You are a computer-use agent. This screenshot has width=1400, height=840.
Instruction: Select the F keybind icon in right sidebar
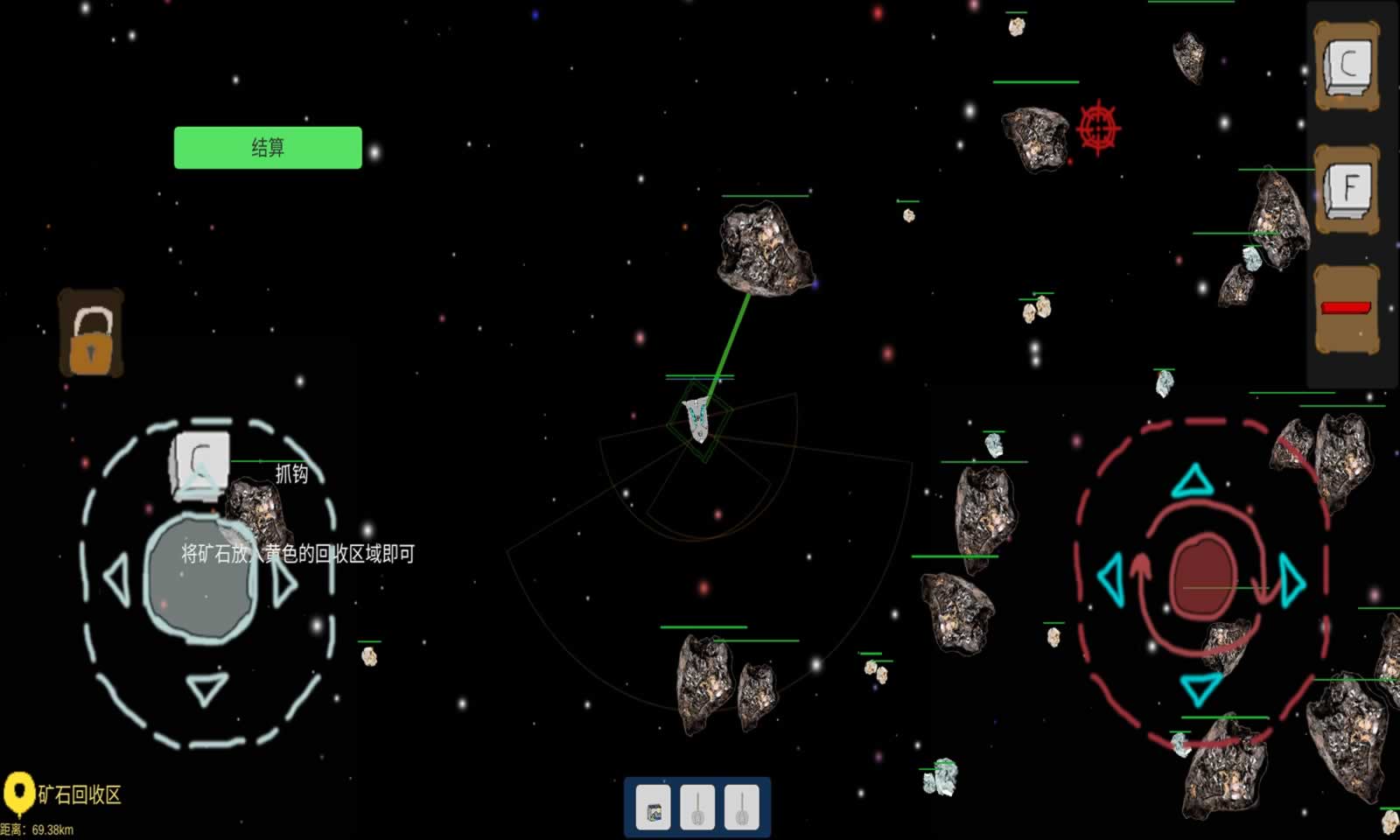pyautogui.click(x=1348, y=185)
